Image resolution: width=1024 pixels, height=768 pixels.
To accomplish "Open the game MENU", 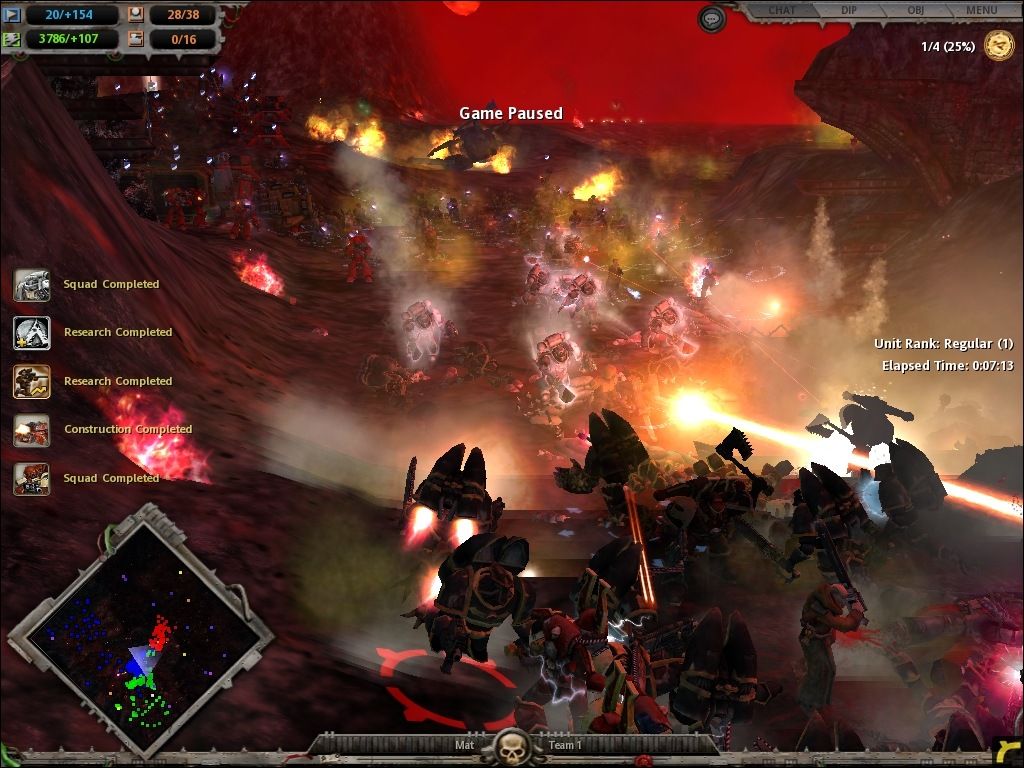I will tap(981, 11).
